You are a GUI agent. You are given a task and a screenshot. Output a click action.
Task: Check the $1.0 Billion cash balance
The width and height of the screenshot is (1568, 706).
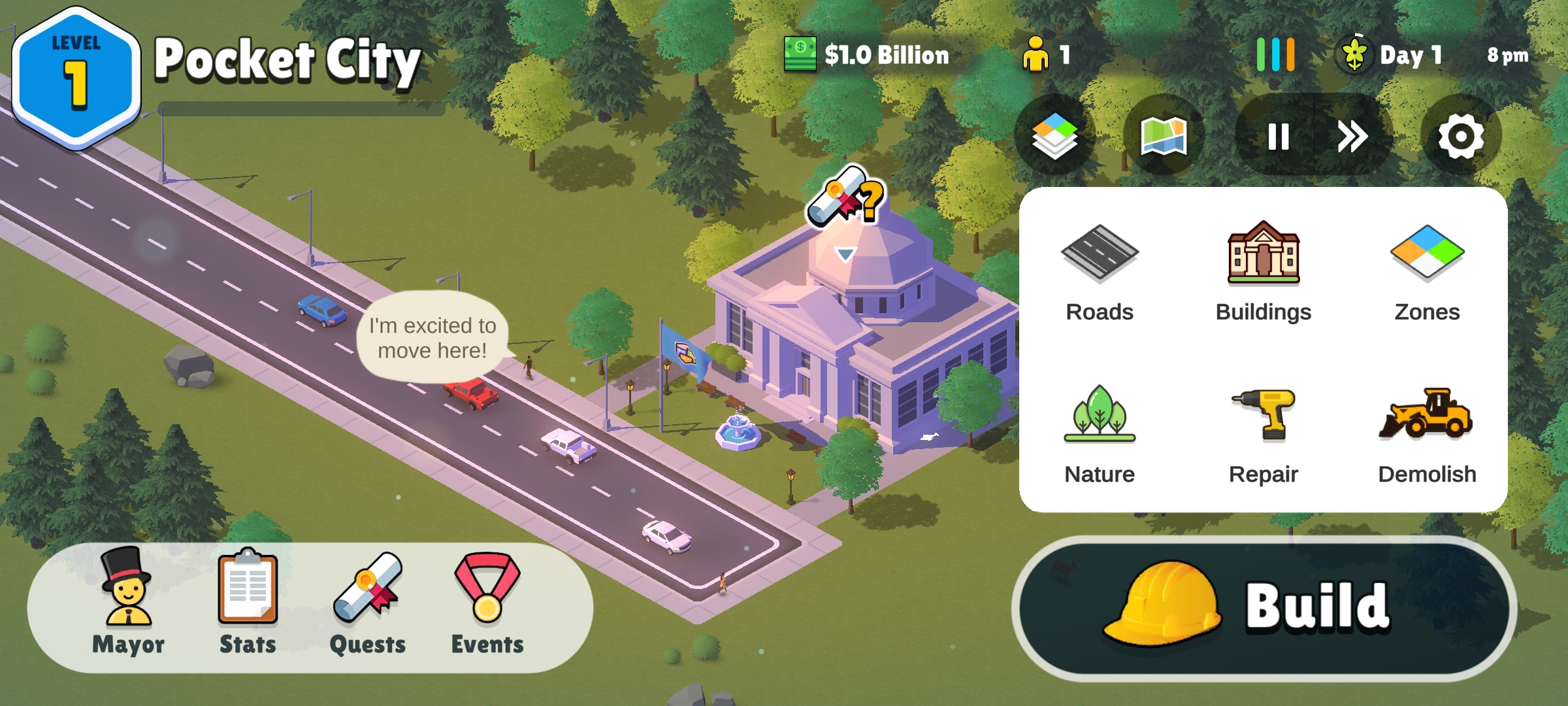[868, 55]
